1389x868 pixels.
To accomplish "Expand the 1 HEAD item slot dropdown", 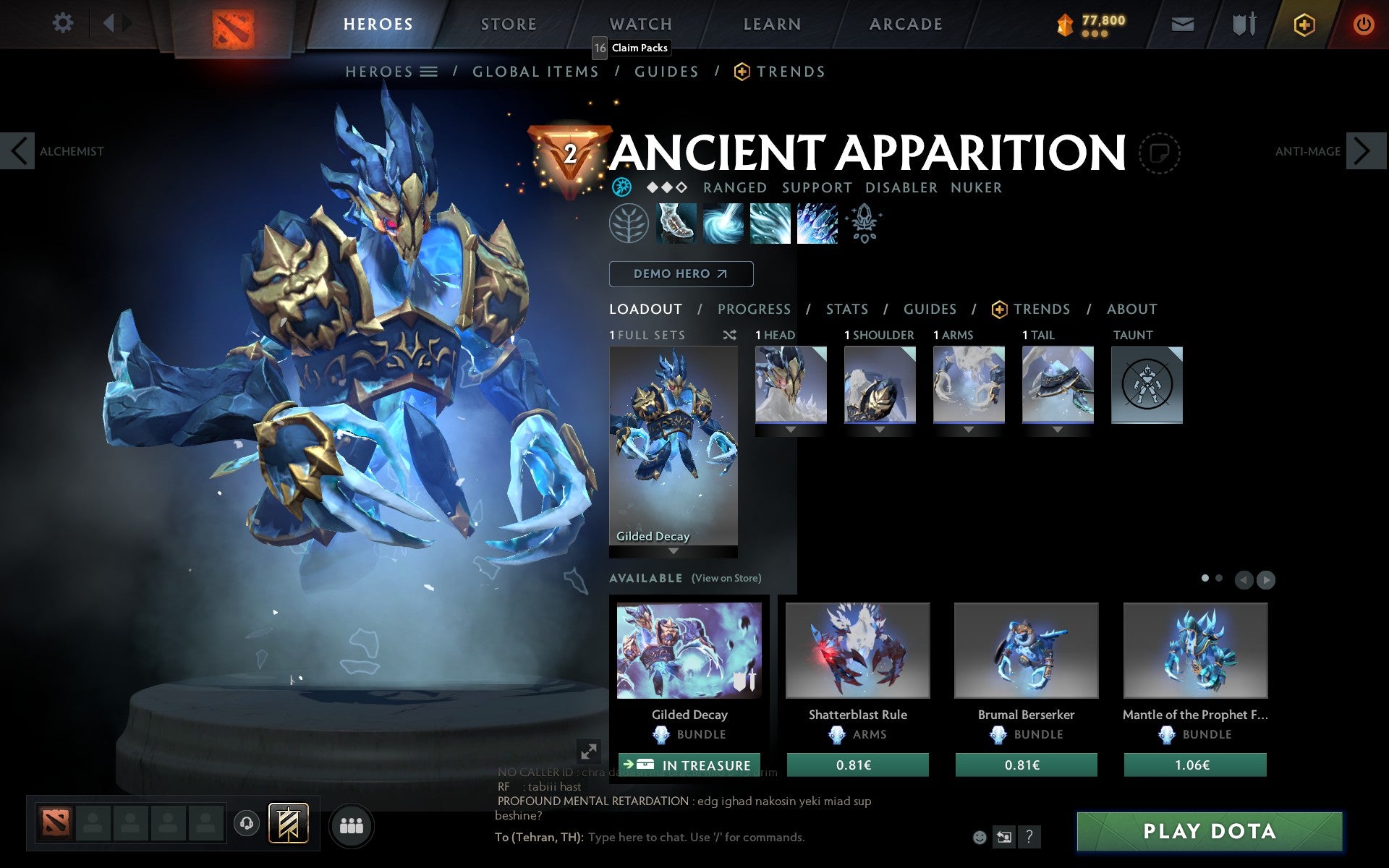I will (790, 428).
